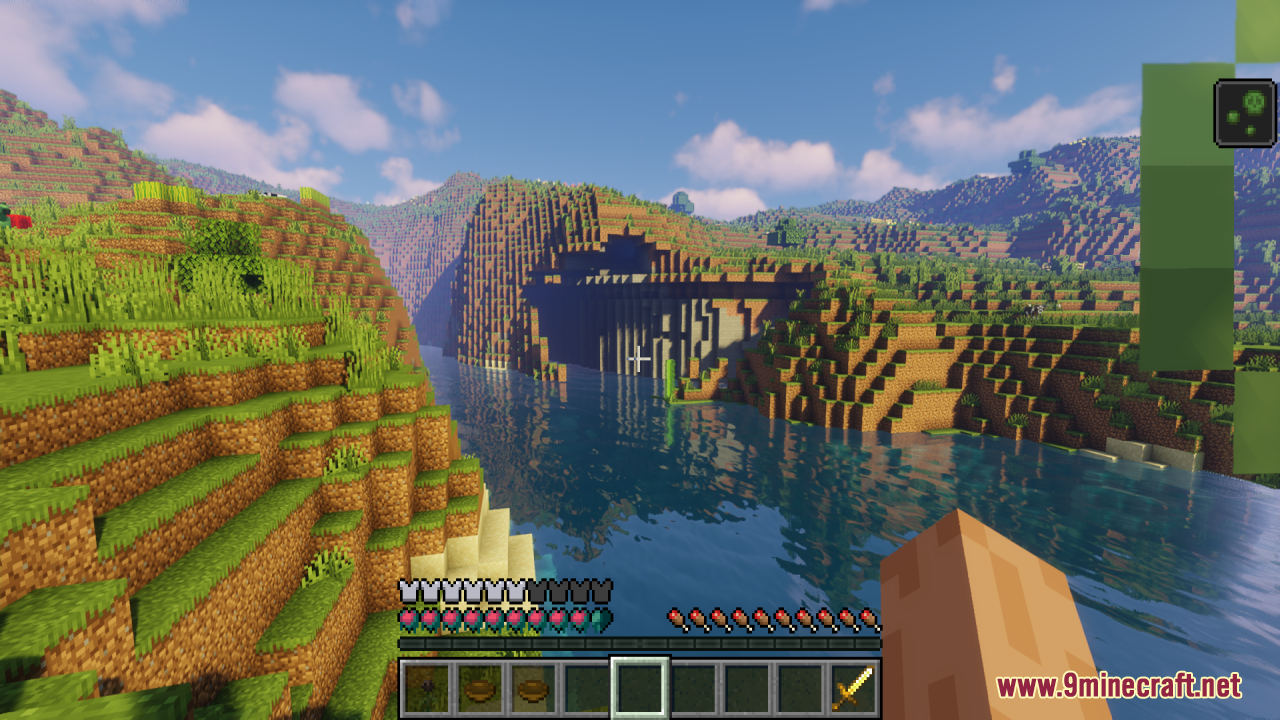Screen dimensions: 1280x720
Task: Click the green poison status effect icon
Action: click(1244, 113)
